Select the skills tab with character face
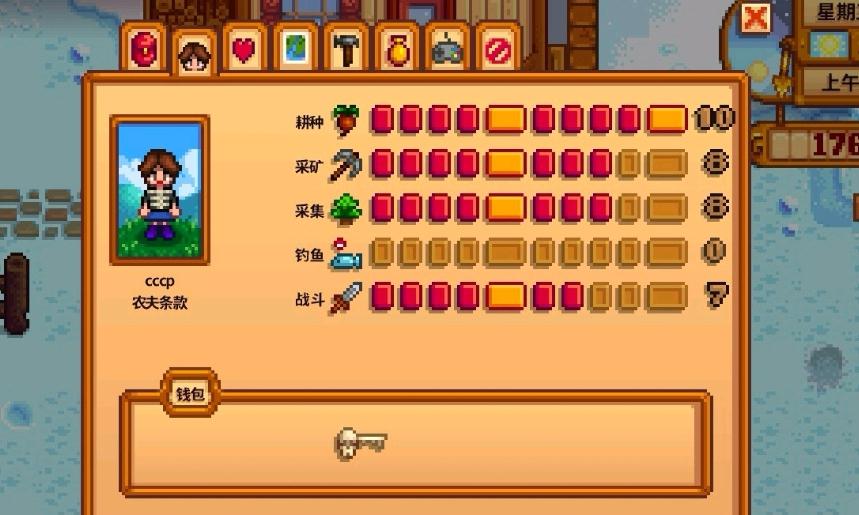859x515 pixels. (x=194, y=52)
